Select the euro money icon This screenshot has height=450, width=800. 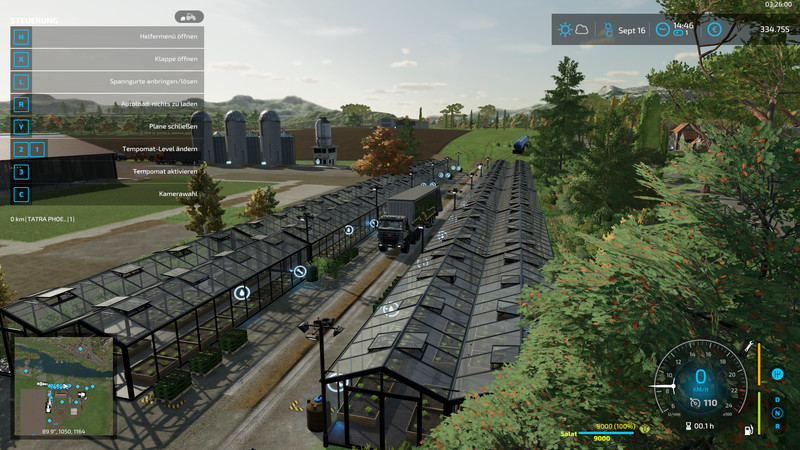(714, 30)
